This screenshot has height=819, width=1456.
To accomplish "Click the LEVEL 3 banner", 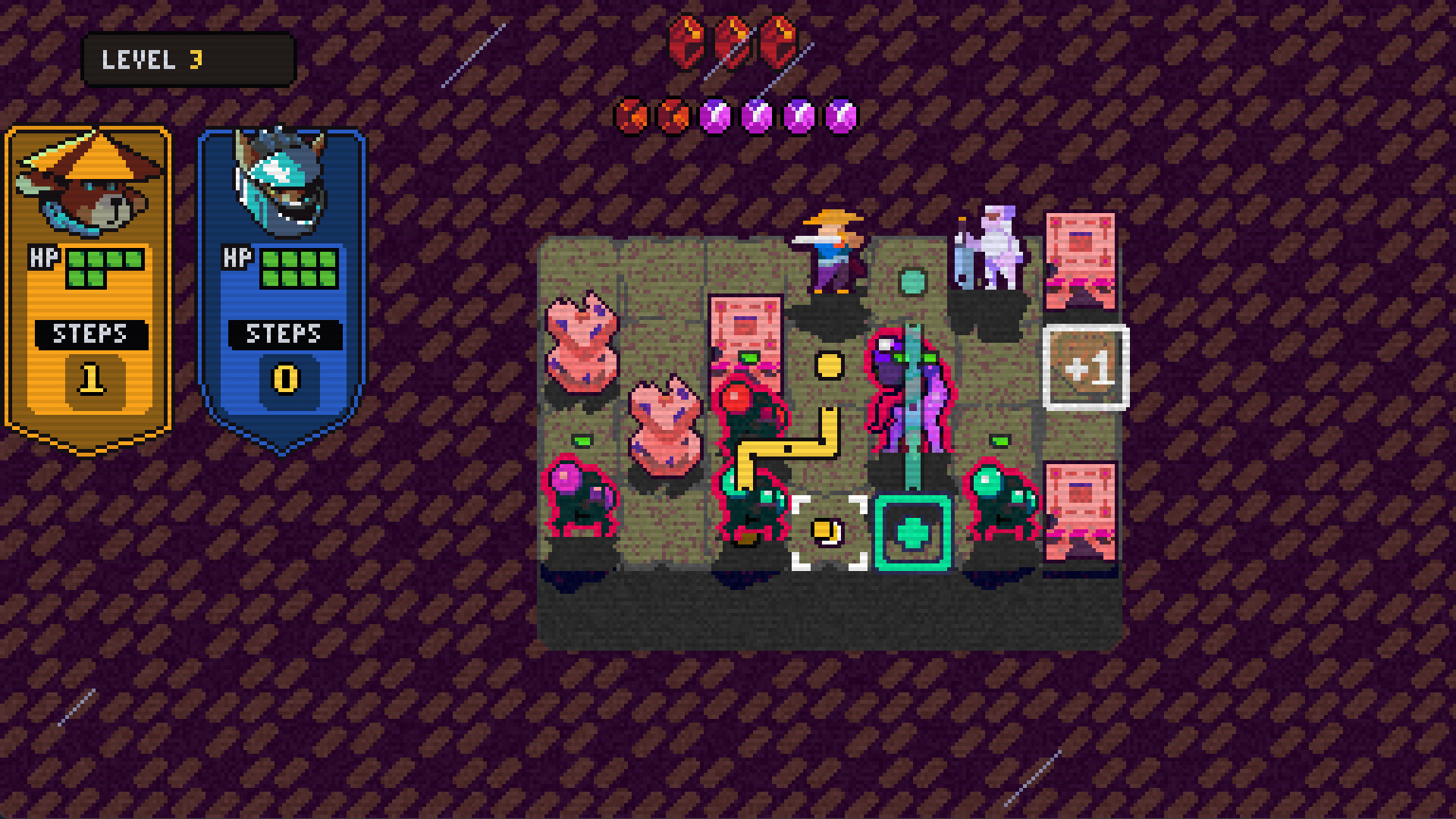I will (x=188, y=61).
